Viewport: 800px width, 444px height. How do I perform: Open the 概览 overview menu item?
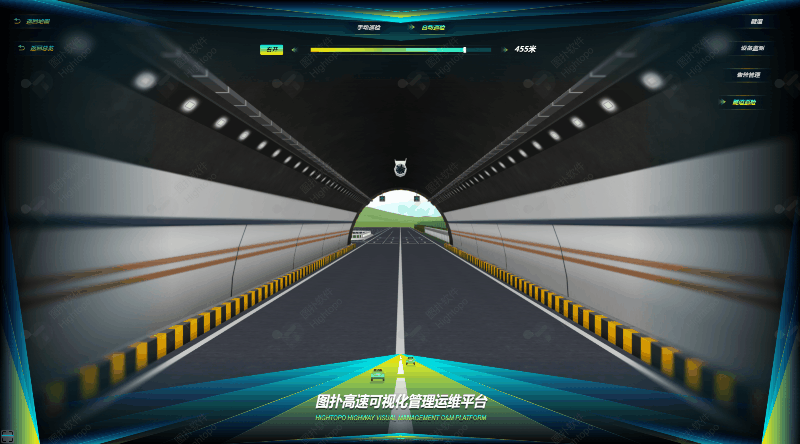tap(756, 21)
